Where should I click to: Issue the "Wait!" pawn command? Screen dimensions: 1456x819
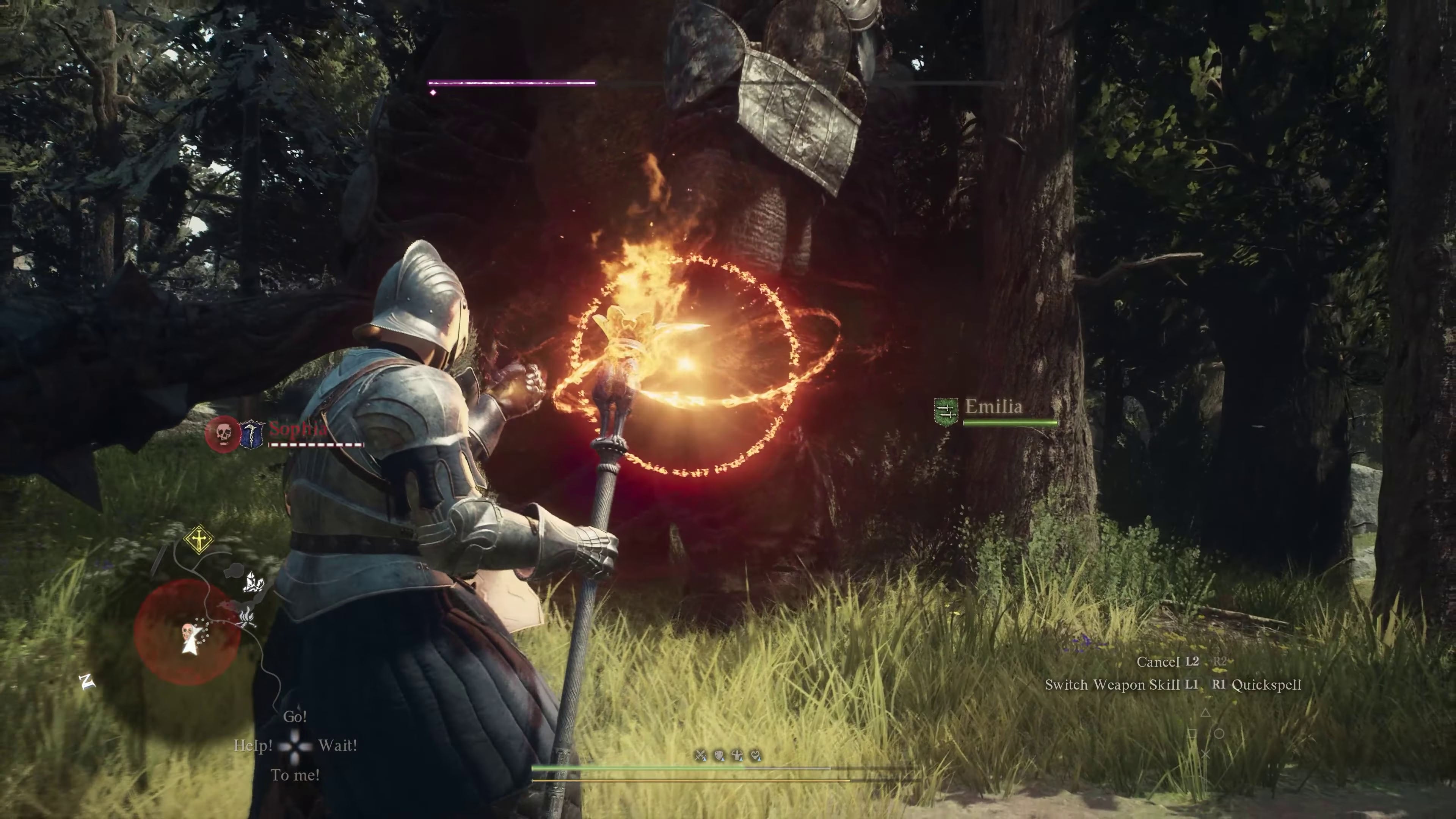337,745
